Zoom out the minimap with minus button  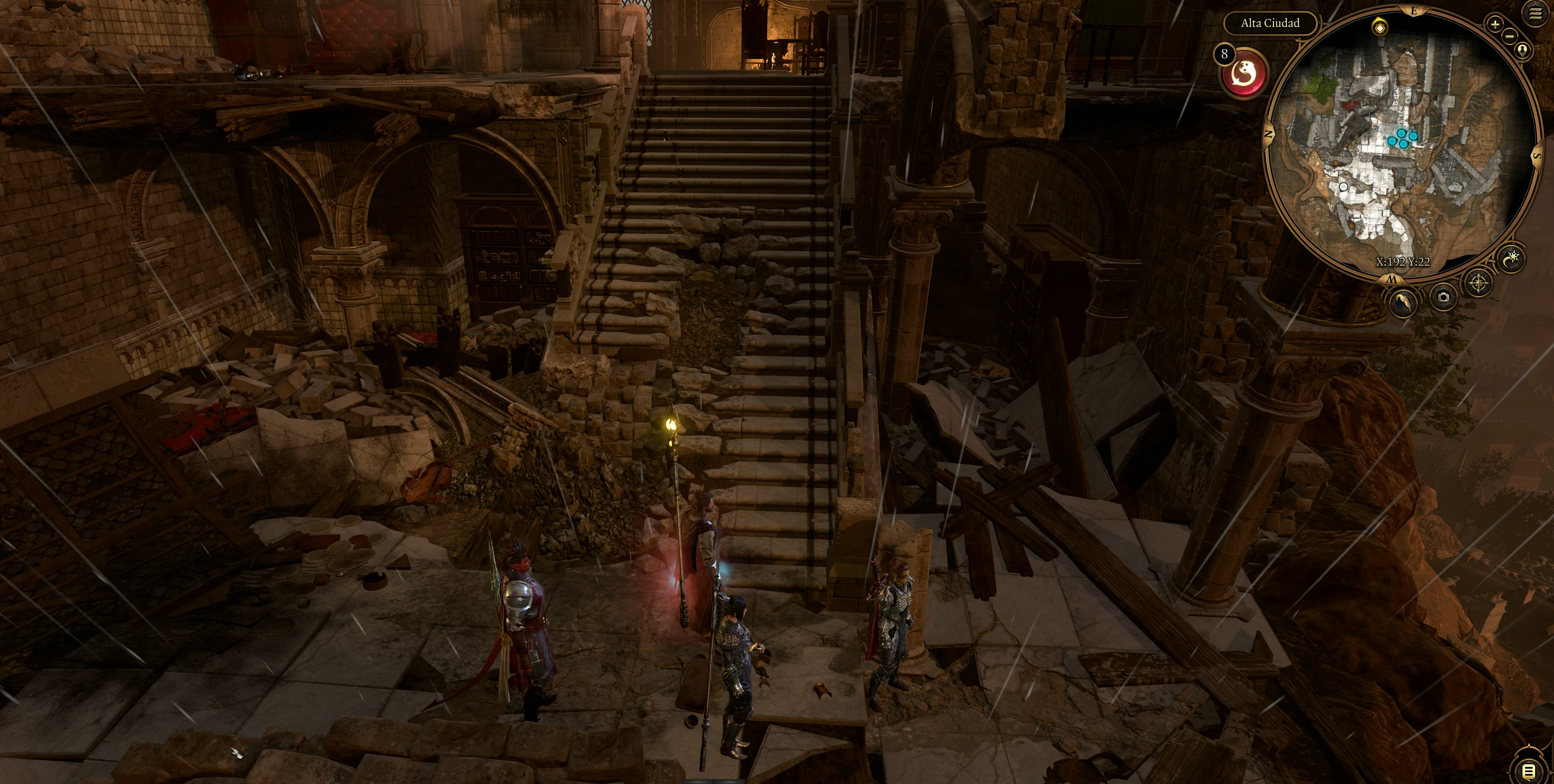tap(1509, 36)
